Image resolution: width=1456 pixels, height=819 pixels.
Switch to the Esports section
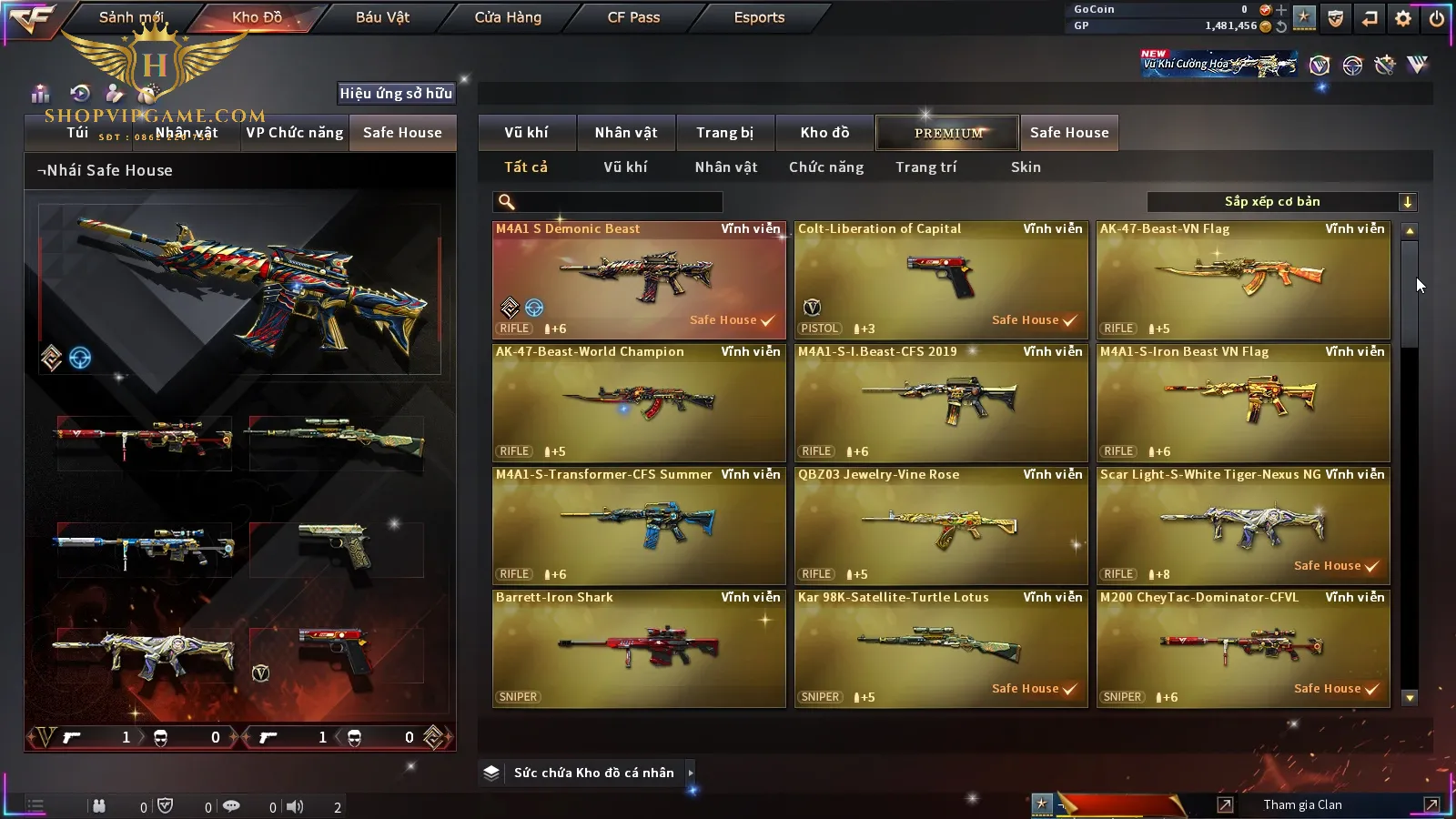759,17
